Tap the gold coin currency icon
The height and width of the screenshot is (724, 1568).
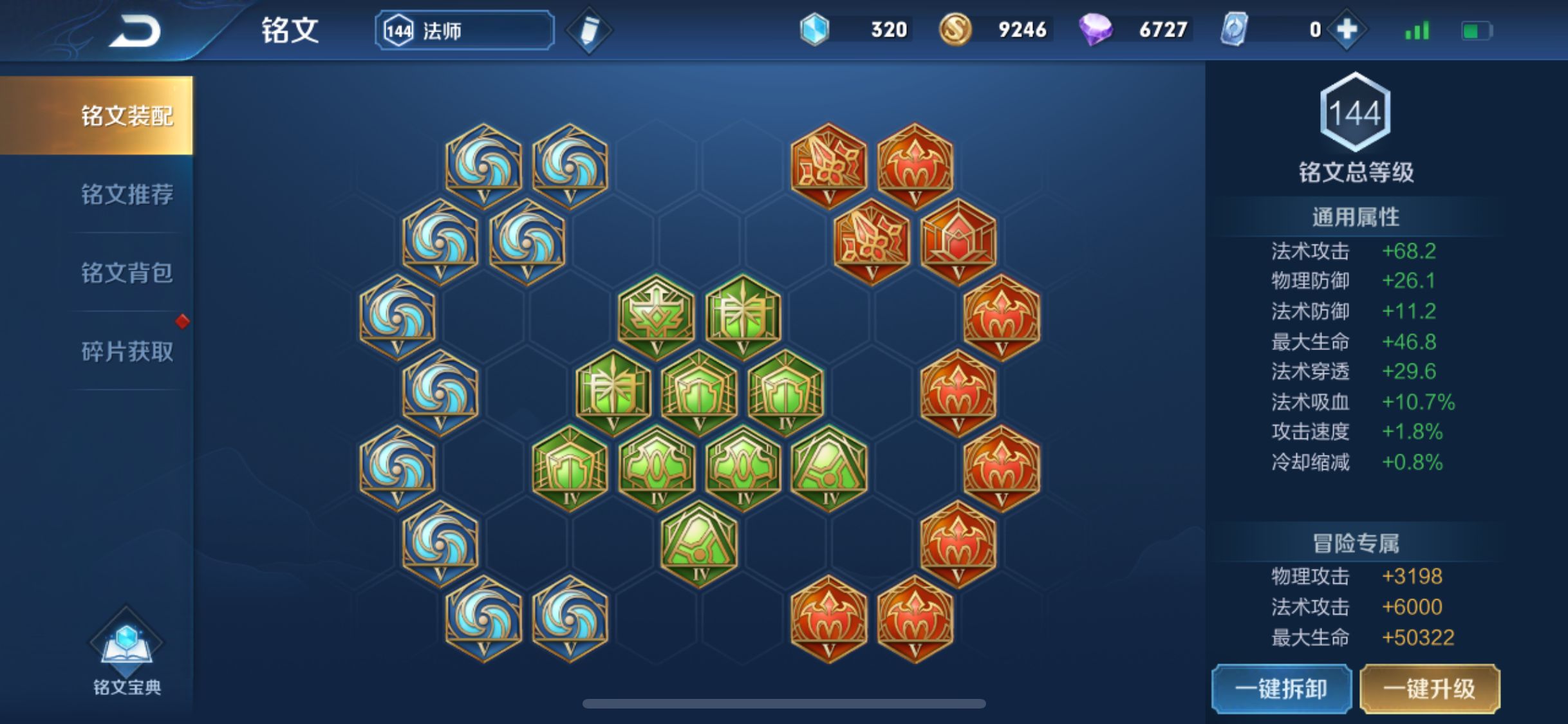point(955,30)
